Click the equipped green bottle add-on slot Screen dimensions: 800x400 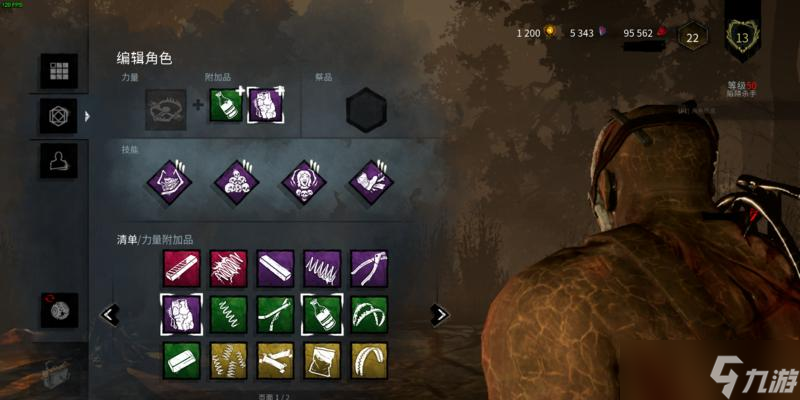(226, 105)
